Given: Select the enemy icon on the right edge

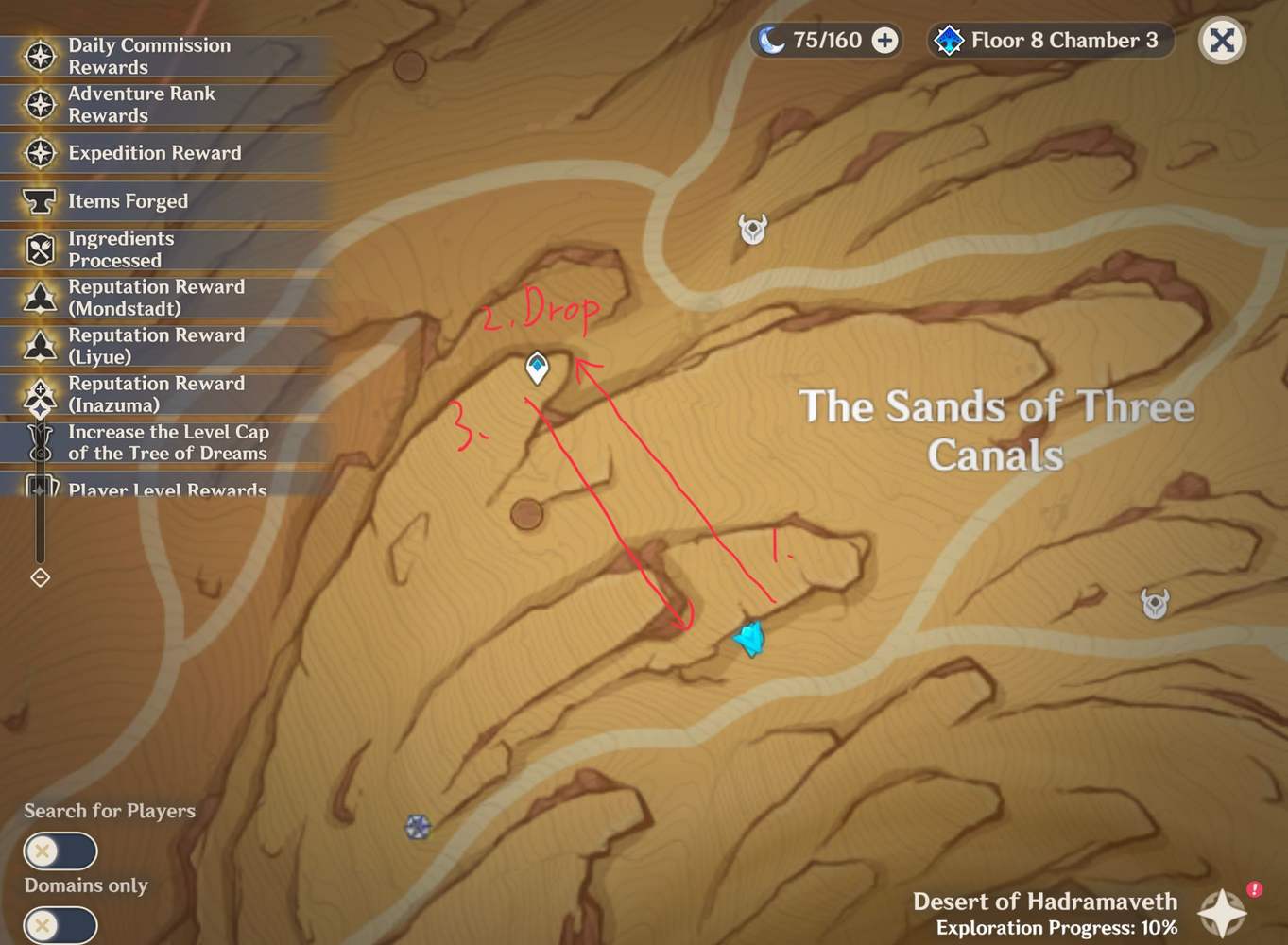Looking at the screenshot, I should [1153, 603].
